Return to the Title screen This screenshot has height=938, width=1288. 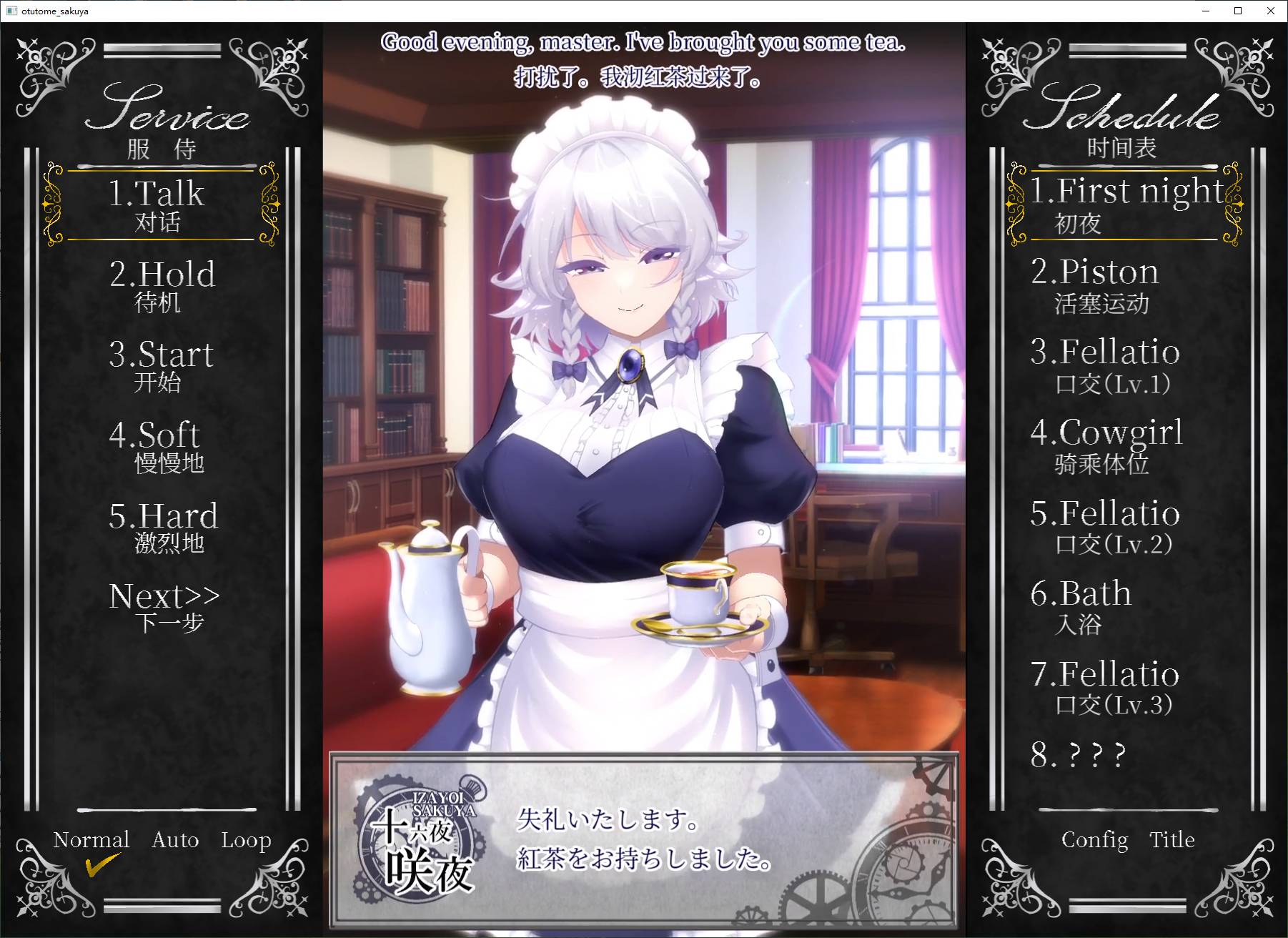pyautogui.click(x=1171, y=840)
